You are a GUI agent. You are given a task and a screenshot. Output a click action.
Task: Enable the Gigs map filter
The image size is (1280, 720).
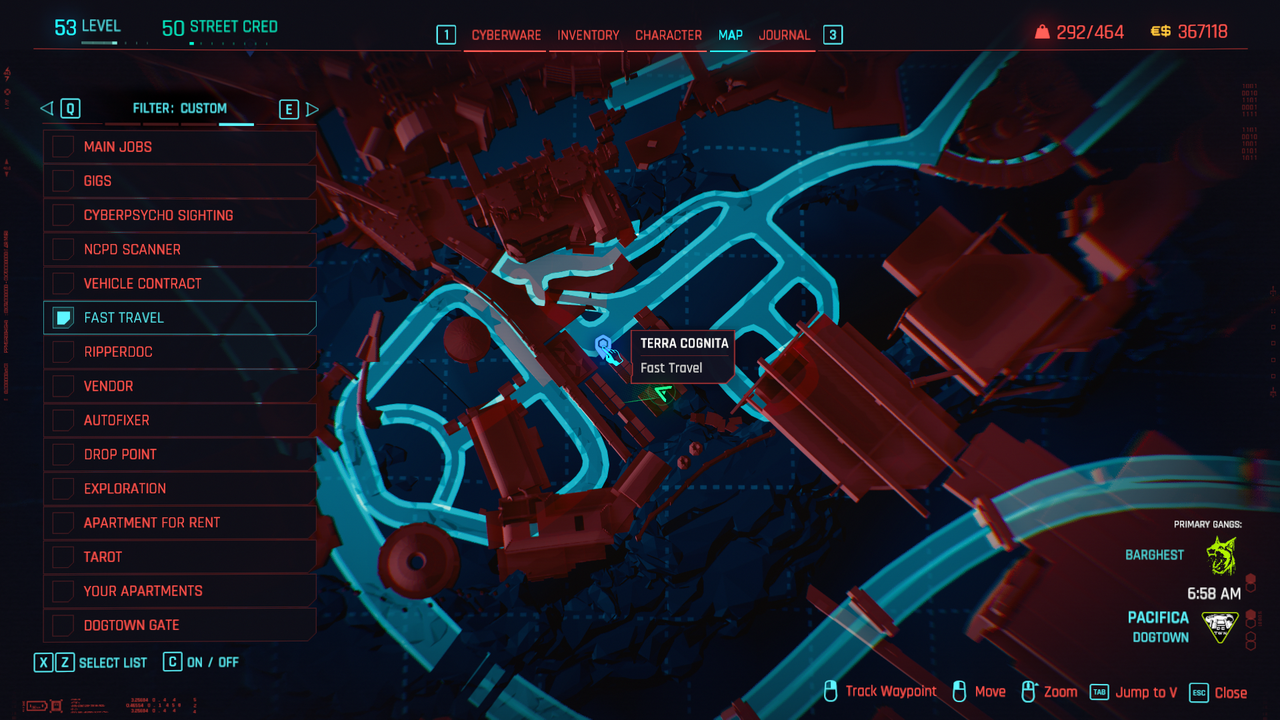[64, 181]
